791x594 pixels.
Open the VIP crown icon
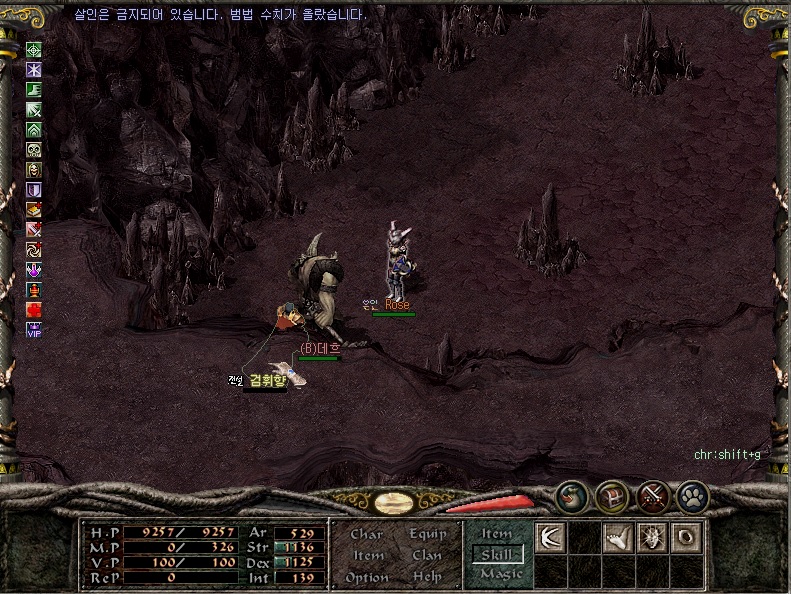pyautogui.click(x=34, y=330)
